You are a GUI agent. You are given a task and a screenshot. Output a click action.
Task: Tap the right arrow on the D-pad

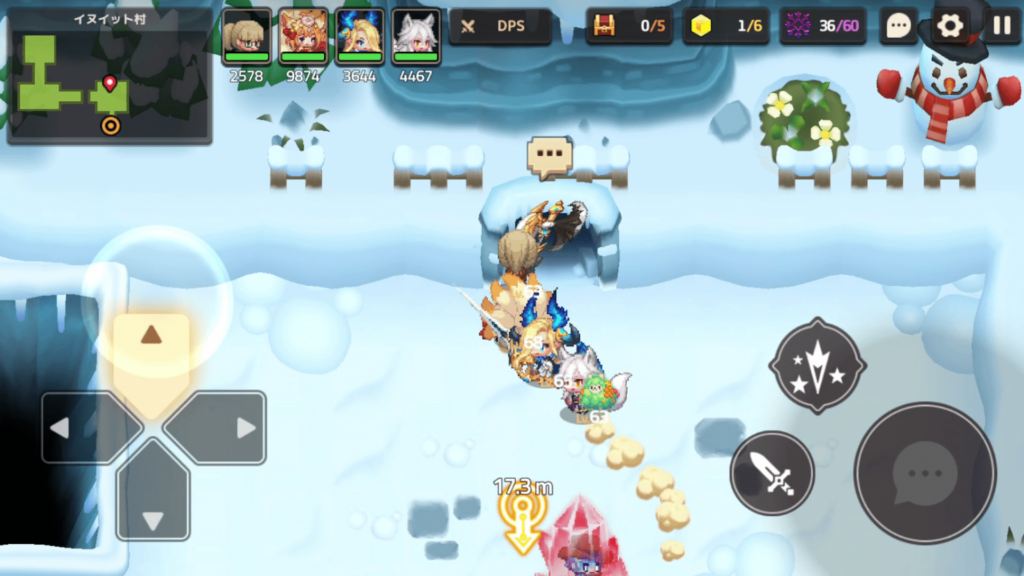click(x=228, y=428)
